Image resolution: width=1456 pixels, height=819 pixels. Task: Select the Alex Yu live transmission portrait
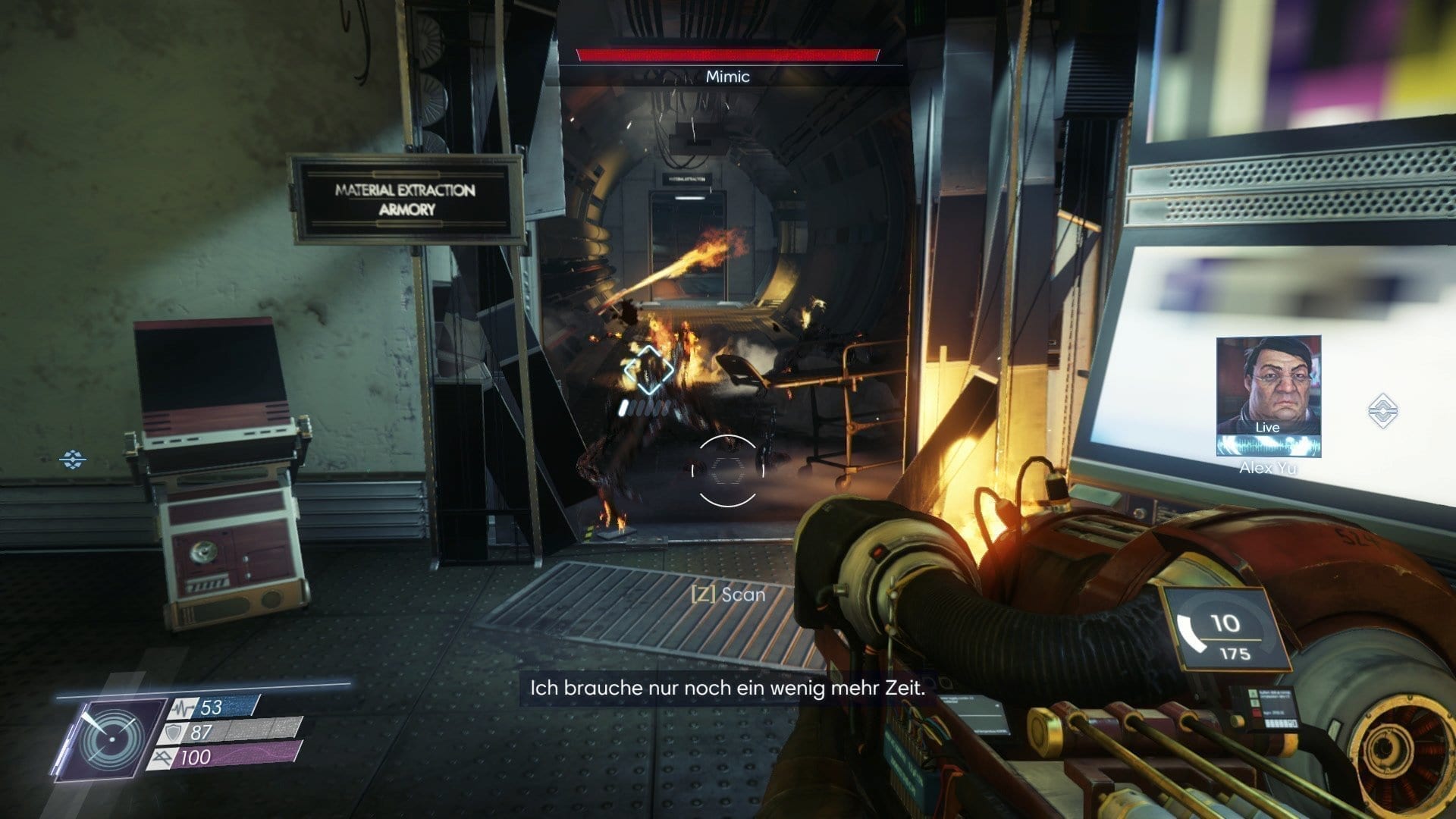coord(1268,395)
